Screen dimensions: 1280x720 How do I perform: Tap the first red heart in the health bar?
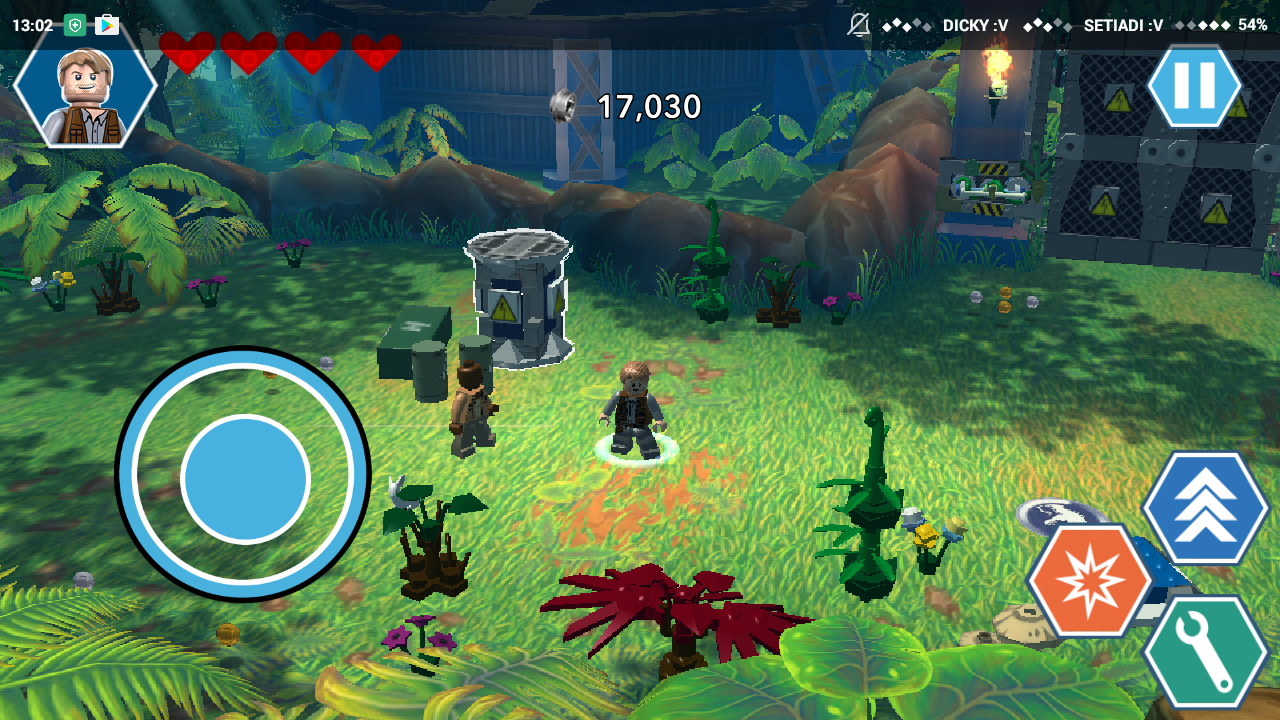tap(187, 52)
